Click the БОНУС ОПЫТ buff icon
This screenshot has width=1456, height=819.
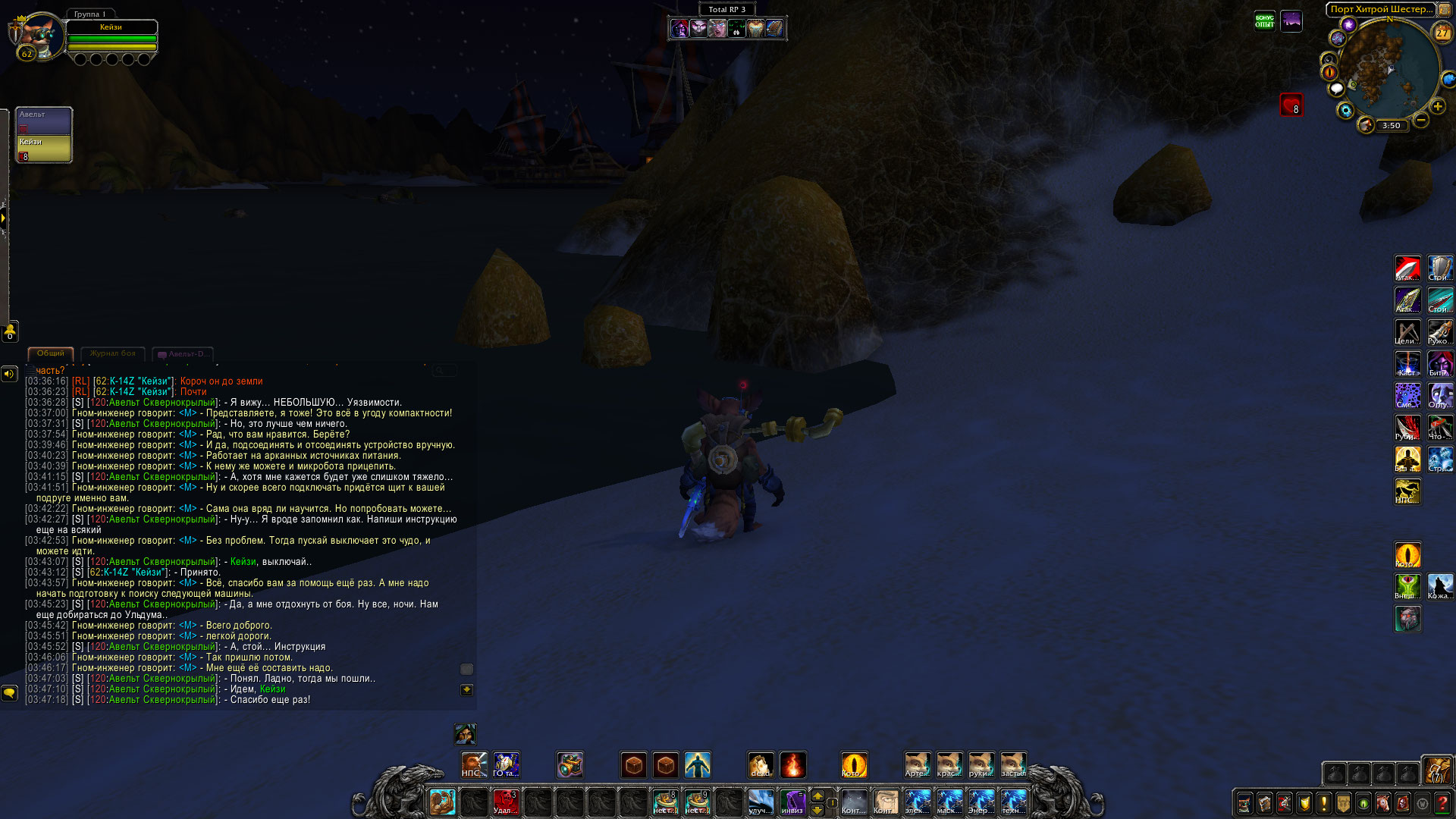coord(1264,21)
